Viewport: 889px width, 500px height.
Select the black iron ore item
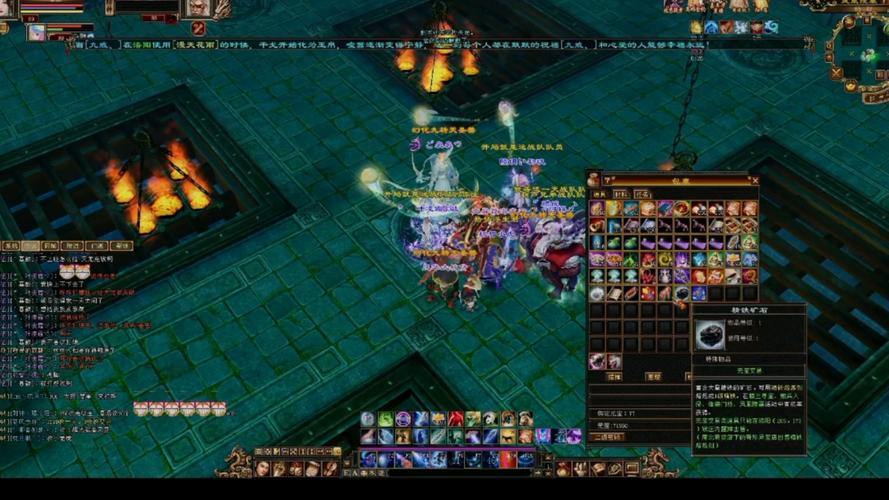pyautogui.click(x=683, y=293)
